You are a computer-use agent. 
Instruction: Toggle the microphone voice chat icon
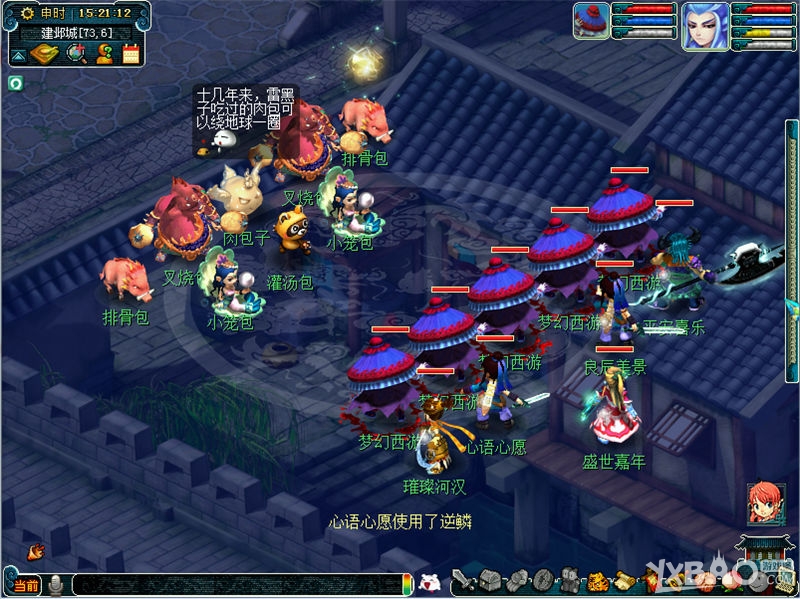56,584
